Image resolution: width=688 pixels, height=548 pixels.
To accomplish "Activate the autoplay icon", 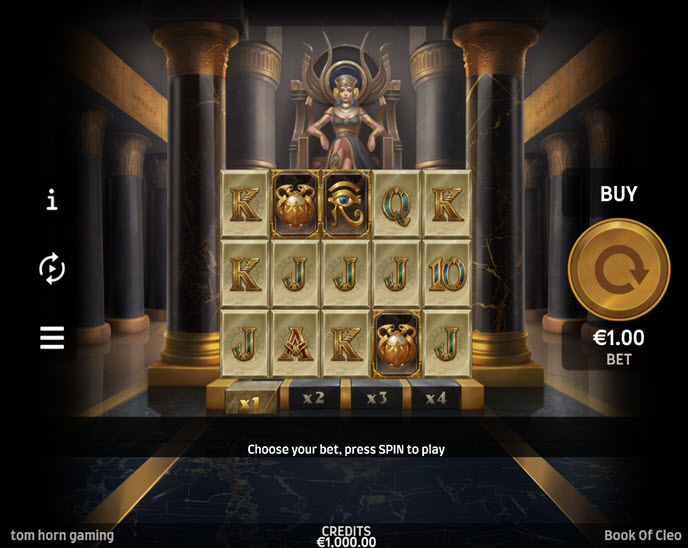I will 52,268.
